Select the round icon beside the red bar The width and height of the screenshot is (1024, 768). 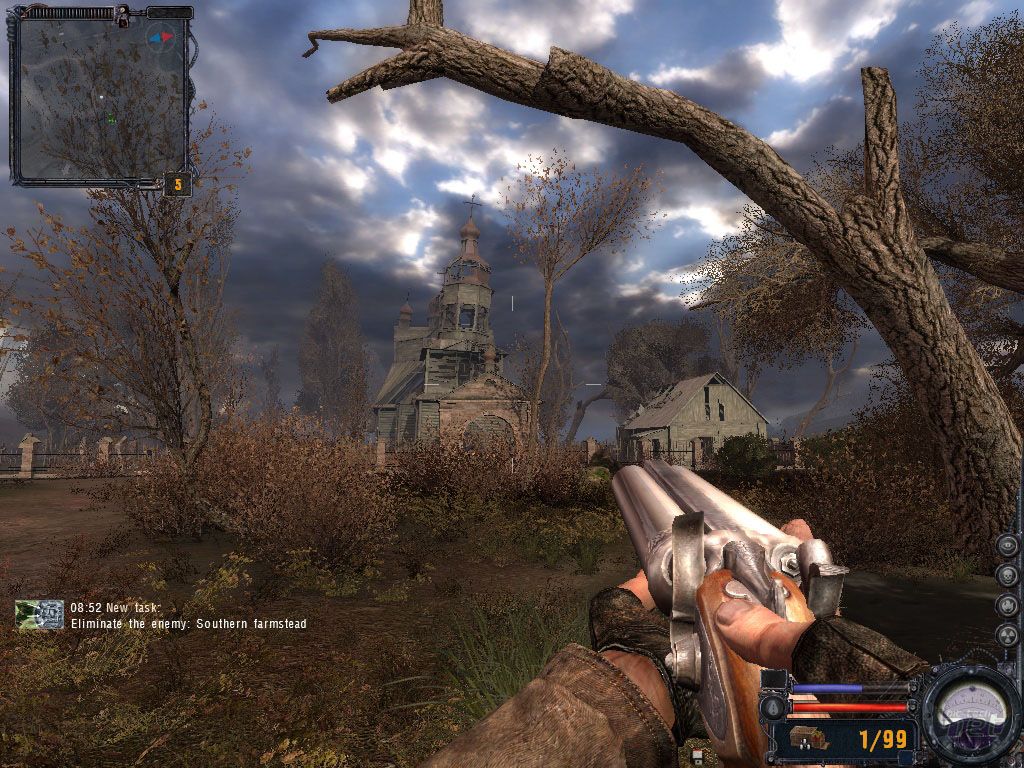tap(772, 707)
